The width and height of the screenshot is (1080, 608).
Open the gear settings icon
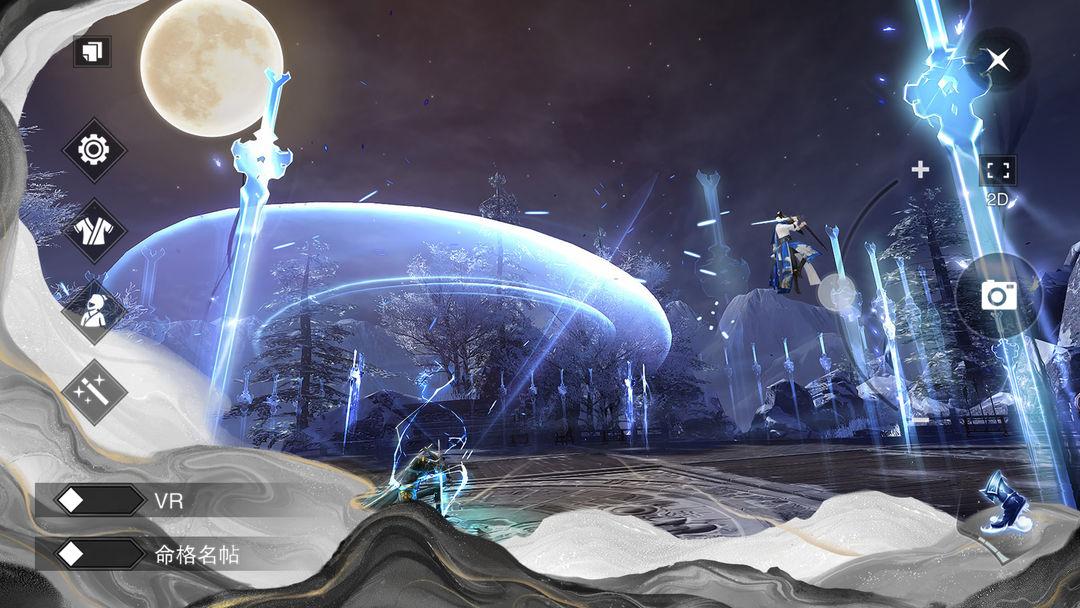[x=94, y=151]
